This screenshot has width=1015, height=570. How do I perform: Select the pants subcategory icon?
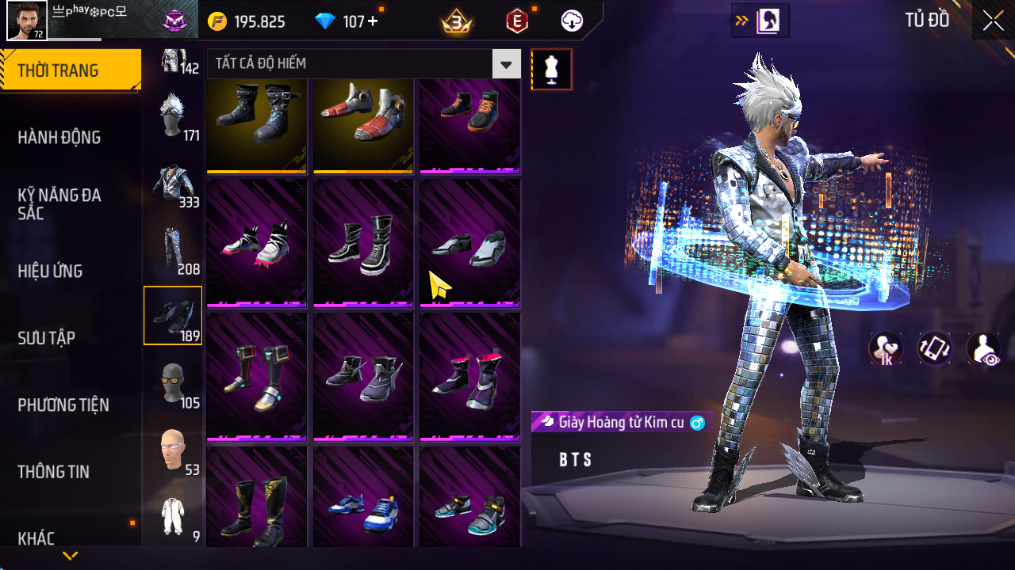[x=173, y=249]
